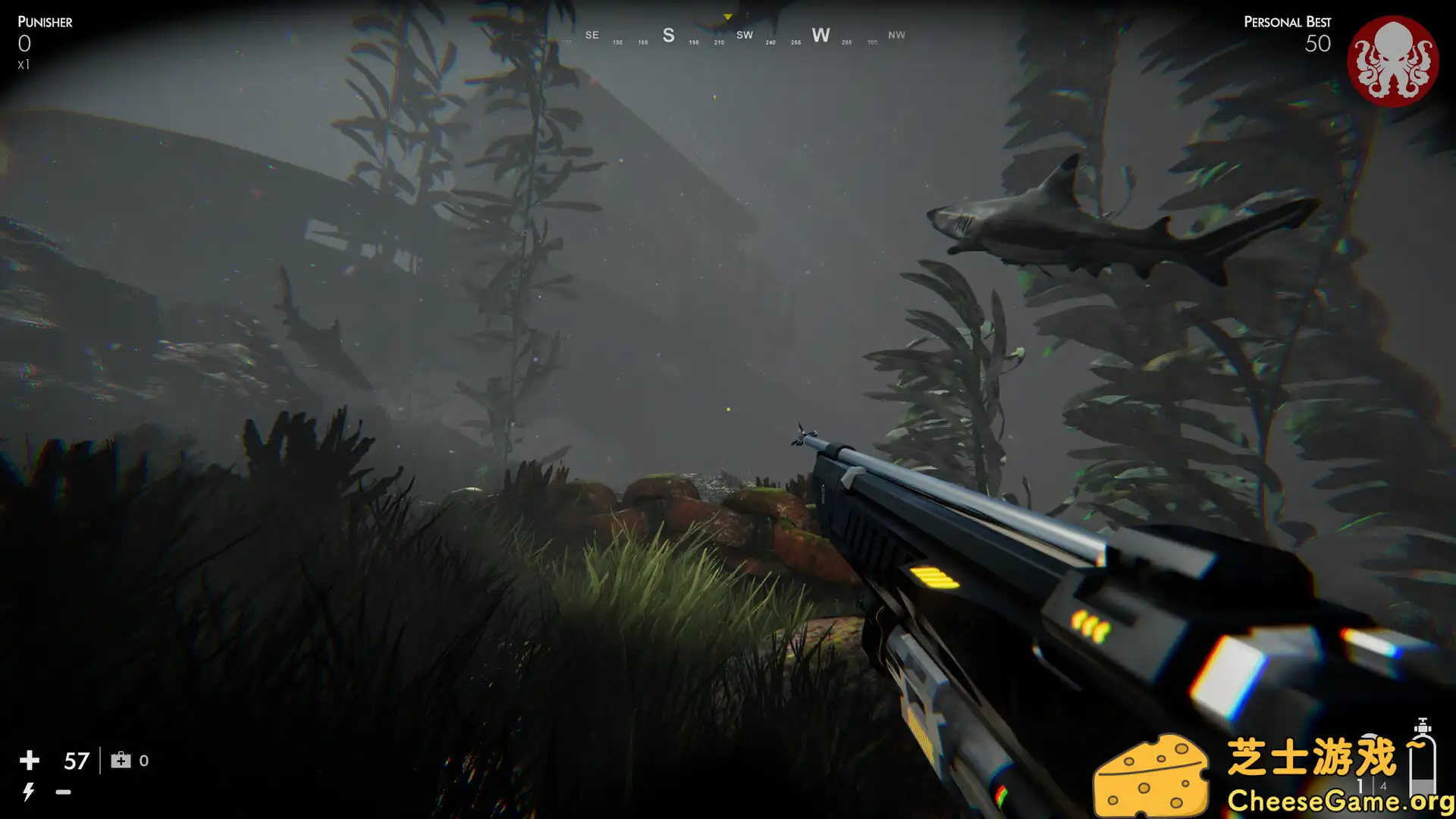The width and height of the screenshot is (1456, 819).
Task: Toggle the x1 score multiplier
Action: pyautogui.click(x=24, y=64)
